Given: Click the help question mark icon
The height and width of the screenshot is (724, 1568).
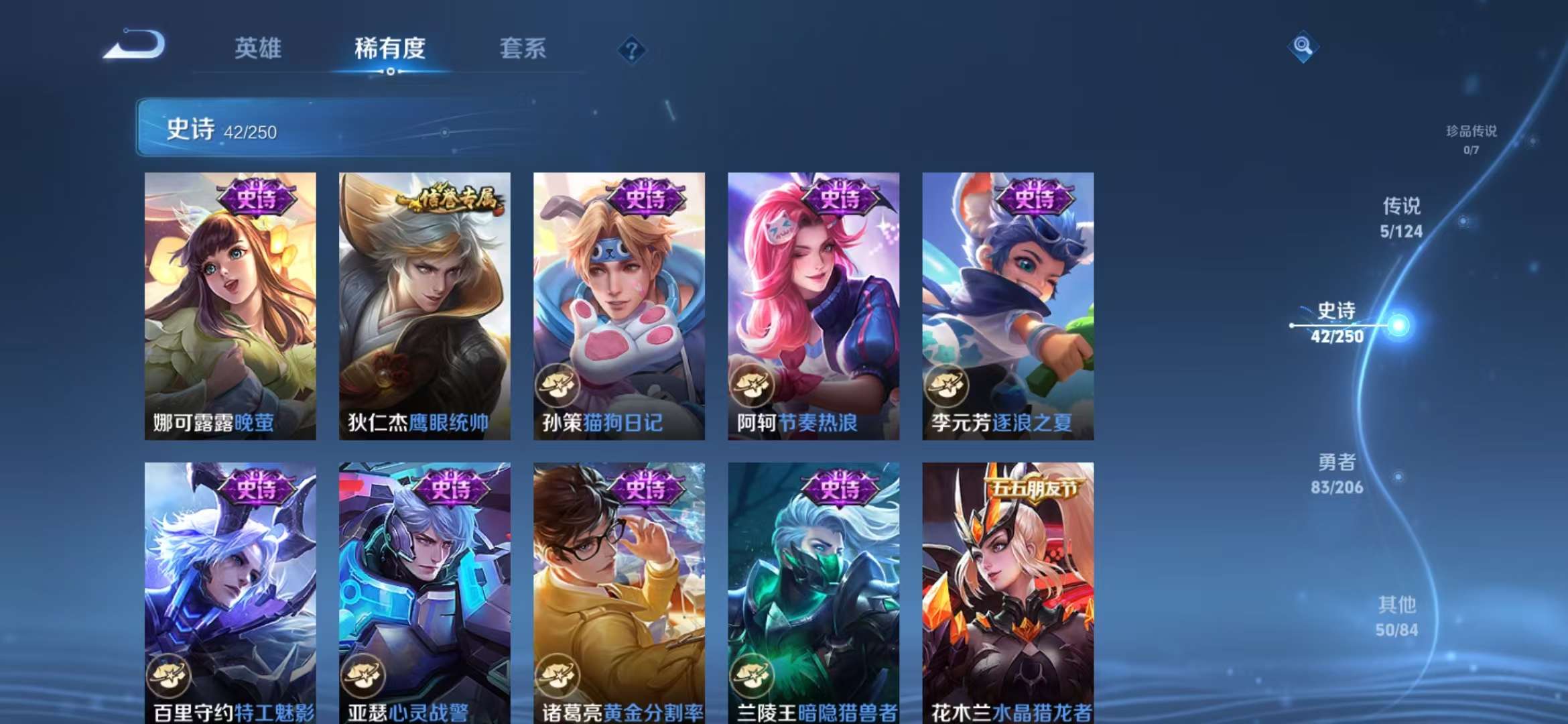Looking at the screenshot, I should point(631,48).
